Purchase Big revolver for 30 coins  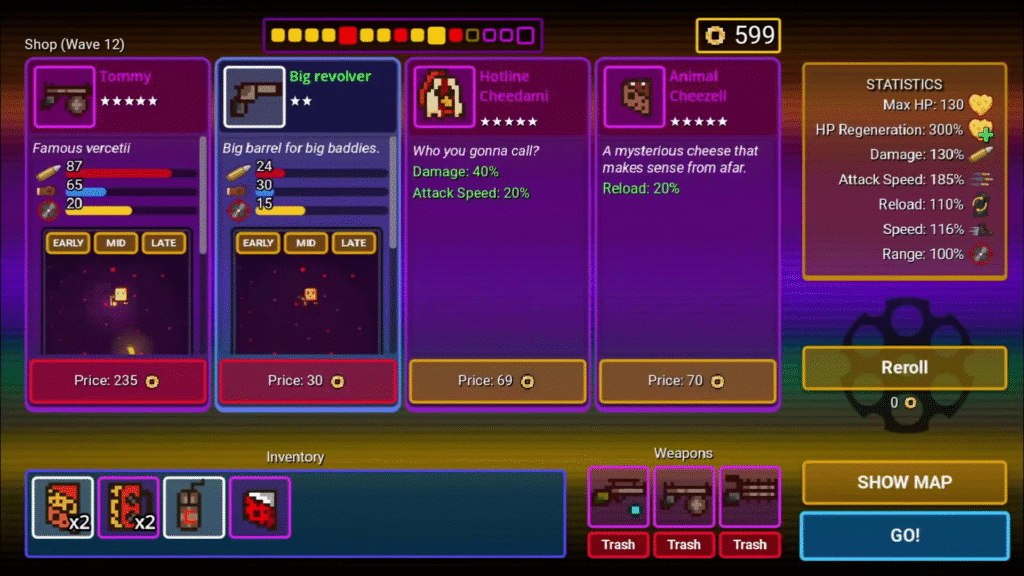coord(308,381)
